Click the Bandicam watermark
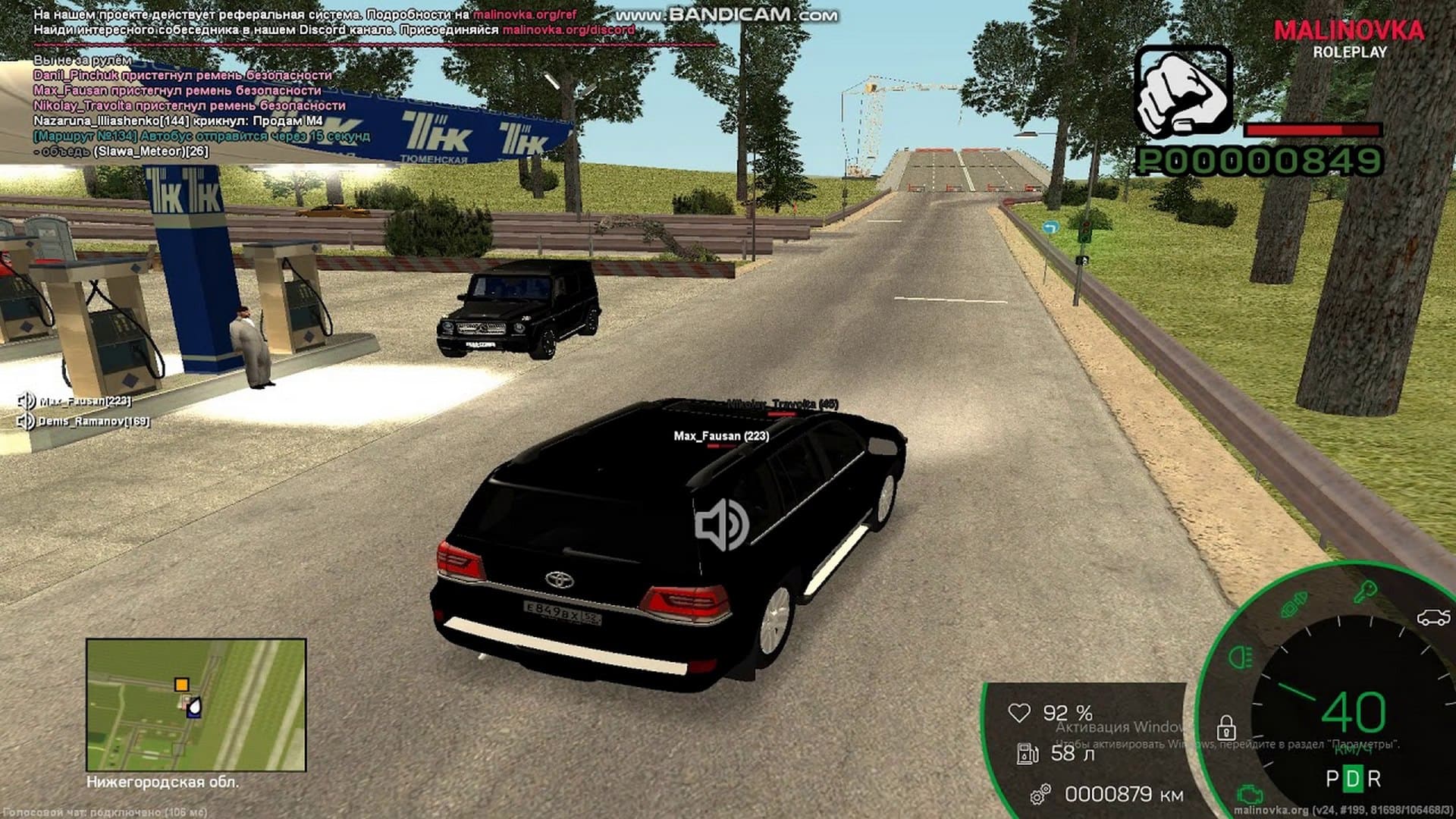The height and width of the screenshot is (819, 1456). click(x=726, y=14)
